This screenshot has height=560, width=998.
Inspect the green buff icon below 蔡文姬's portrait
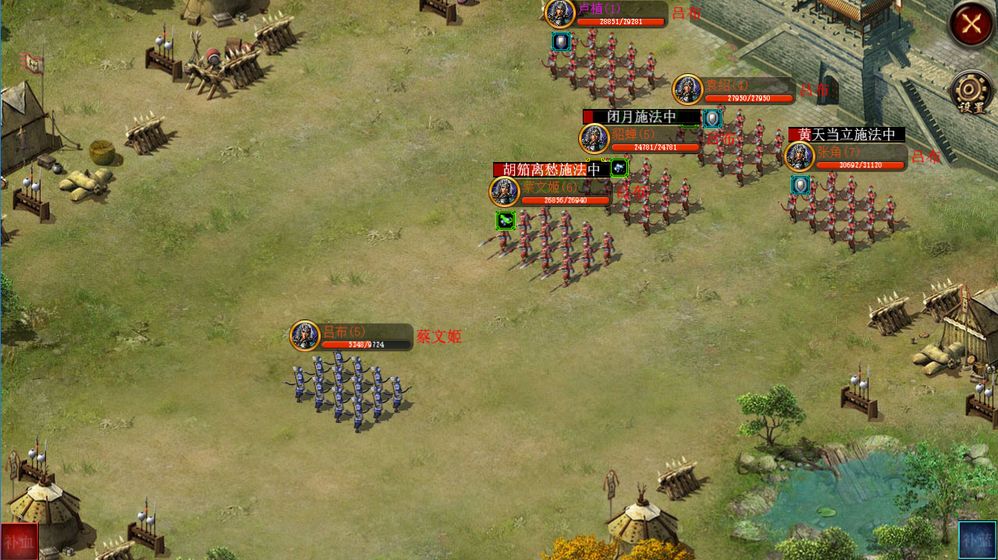point(505,220)
